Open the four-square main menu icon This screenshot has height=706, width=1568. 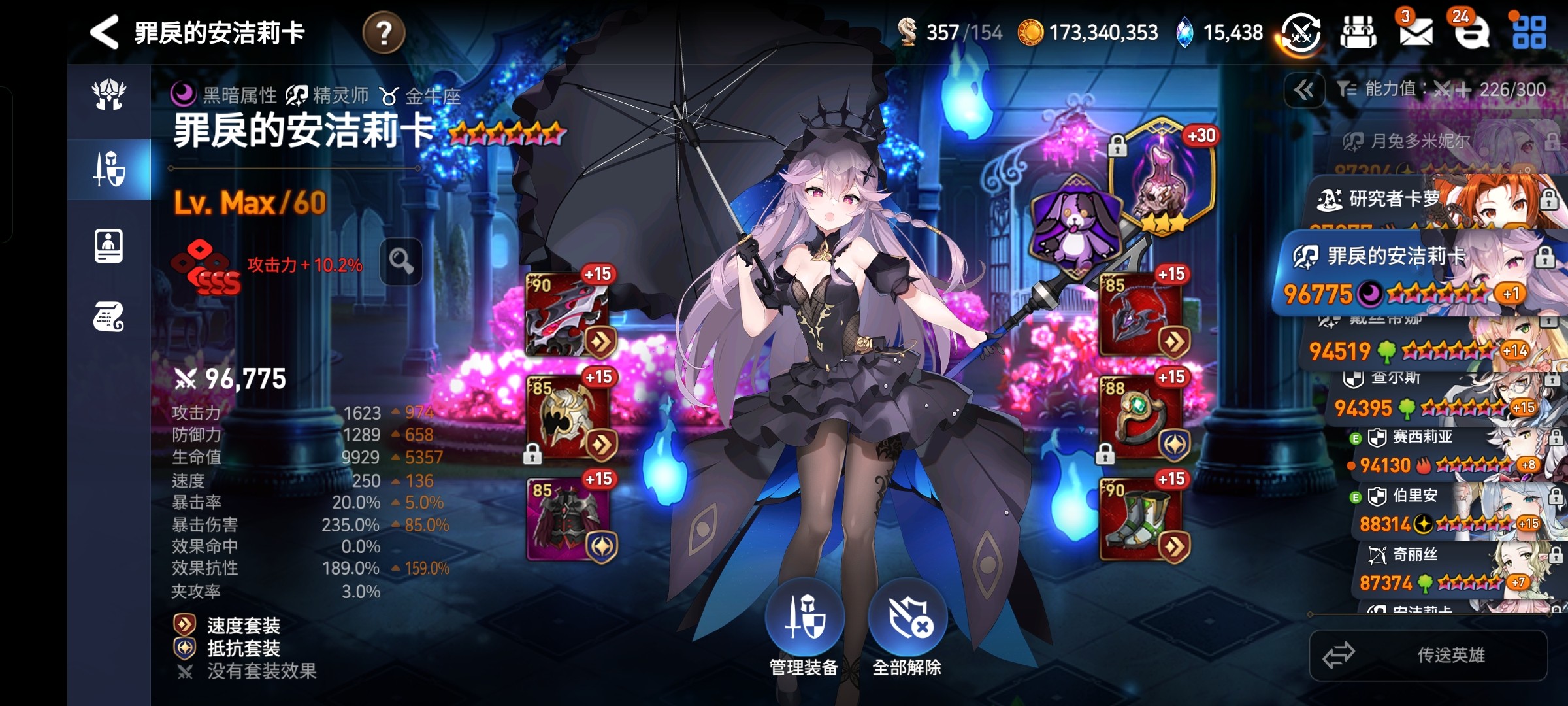[1529, 32]
